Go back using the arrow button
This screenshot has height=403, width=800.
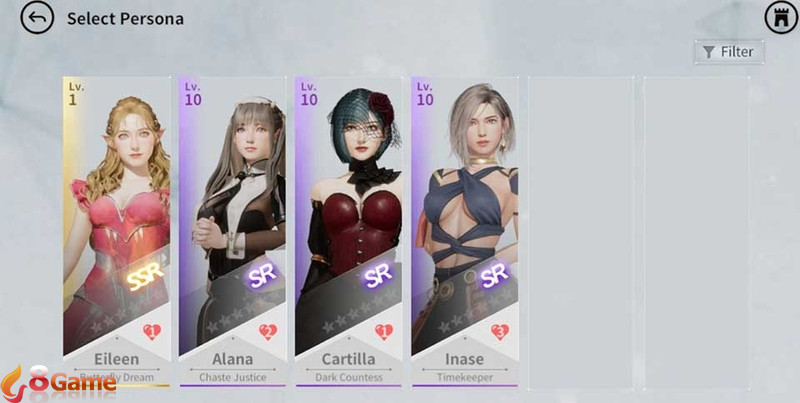coord(37,18)
